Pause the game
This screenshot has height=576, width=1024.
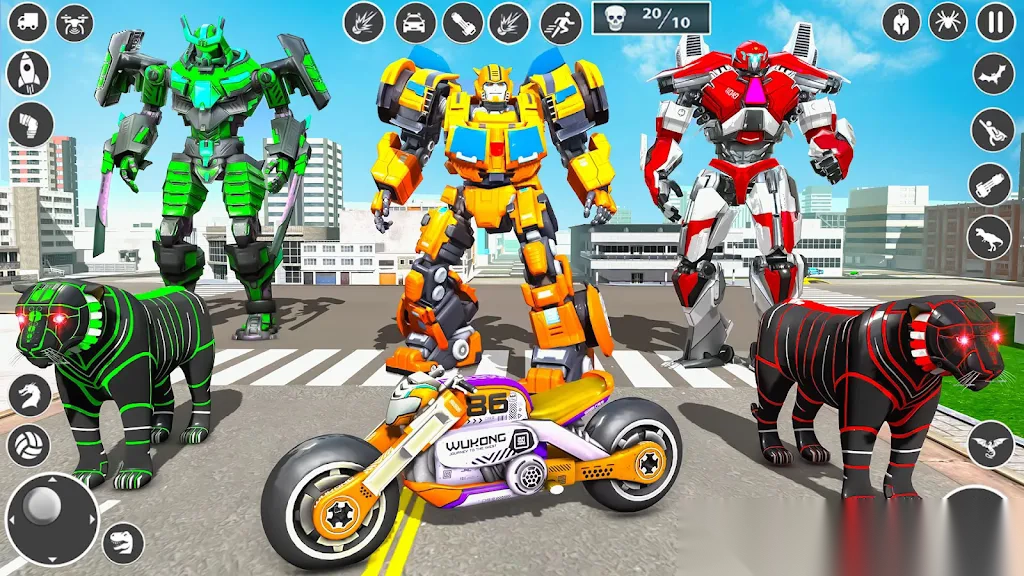[995, 22]
